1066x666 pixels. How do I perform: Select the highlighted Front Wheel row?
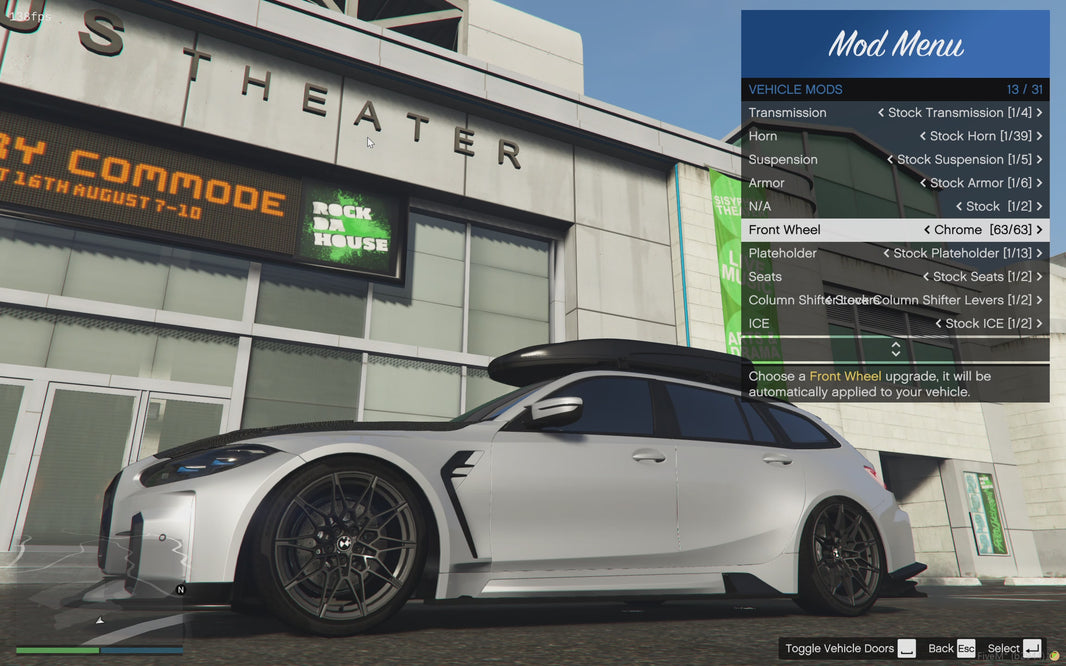point(895,230)
